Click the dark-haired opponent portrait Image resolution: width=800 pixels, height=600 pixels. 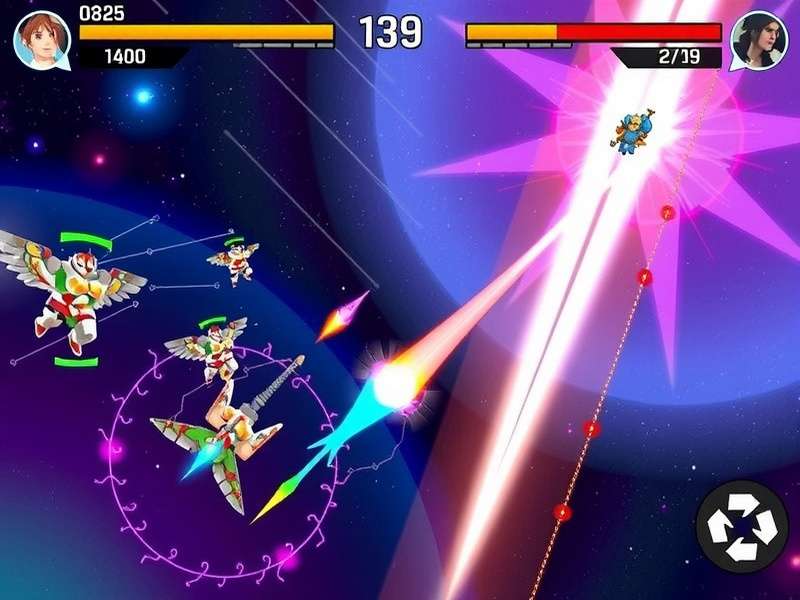(757, 40)
